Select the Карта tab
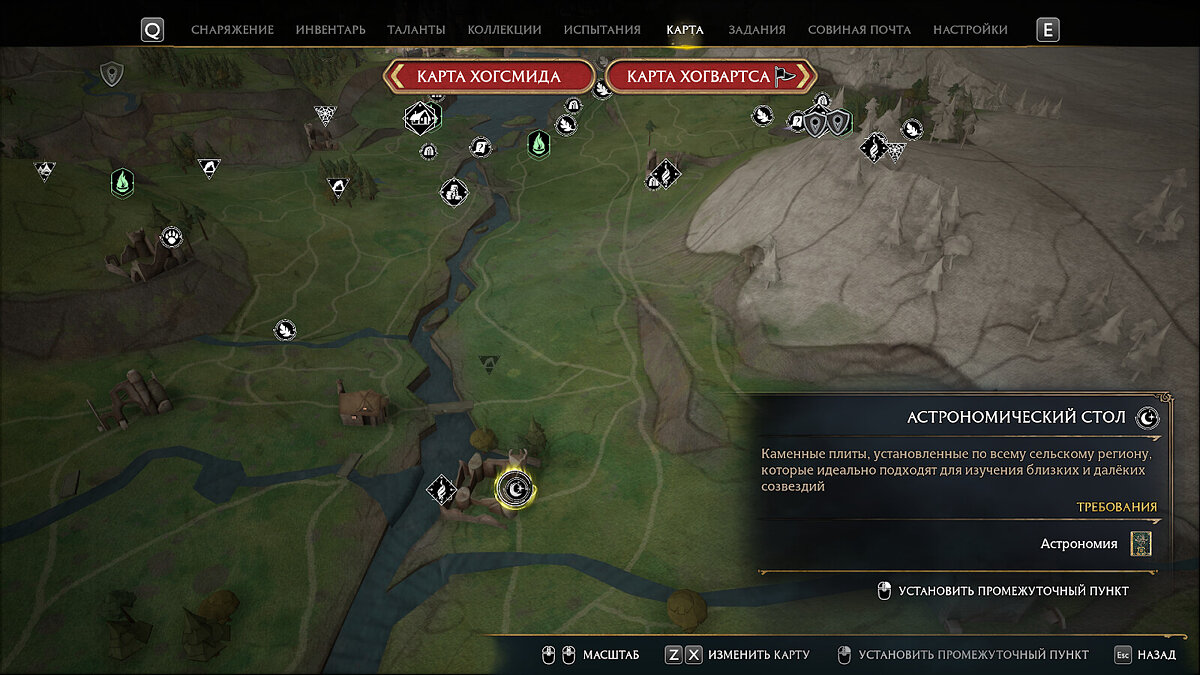 685,30
